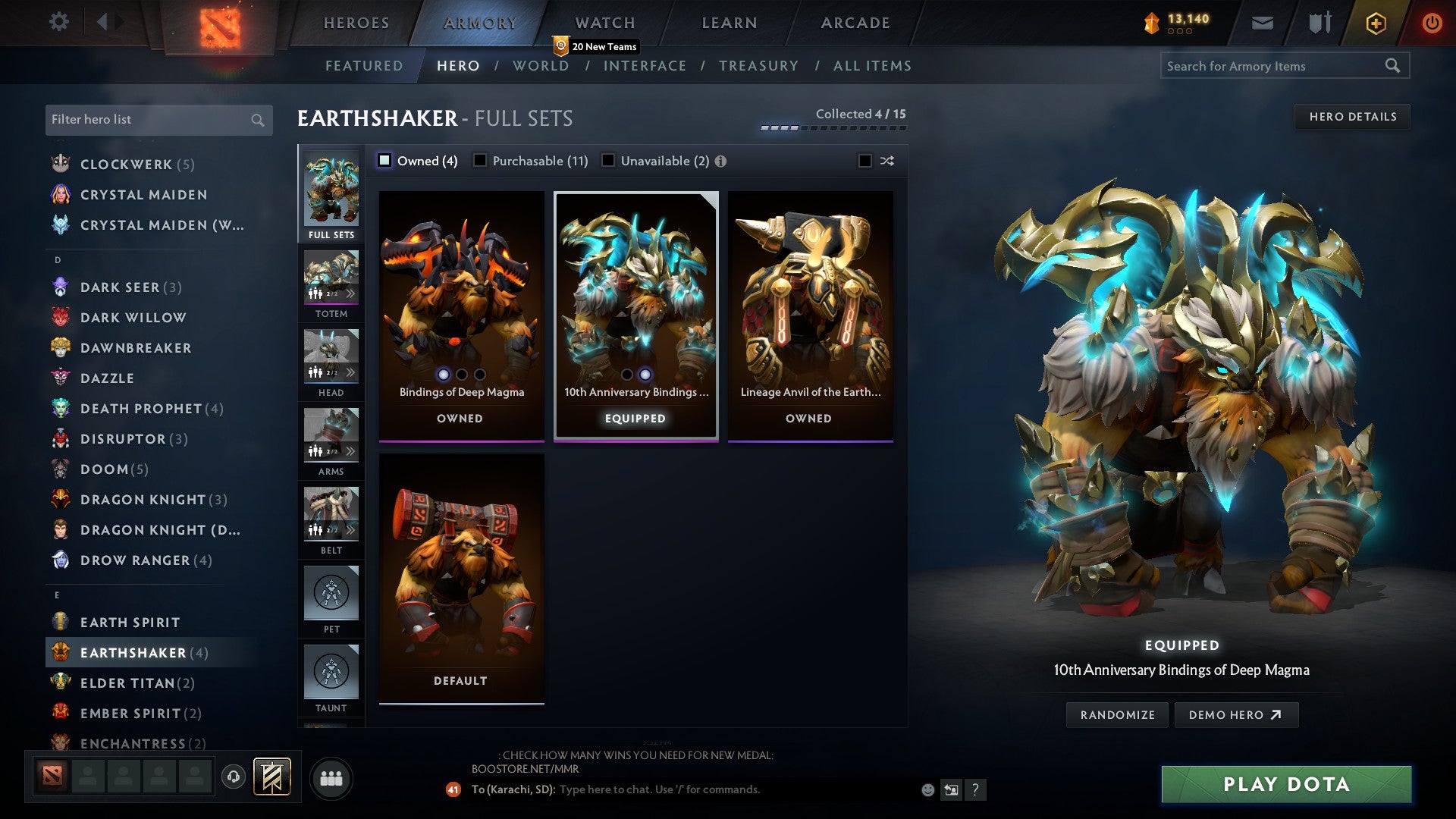Click the HERO DETAILS button
This screenshot has height=819, width=1456.
[x=1353, y=116]
